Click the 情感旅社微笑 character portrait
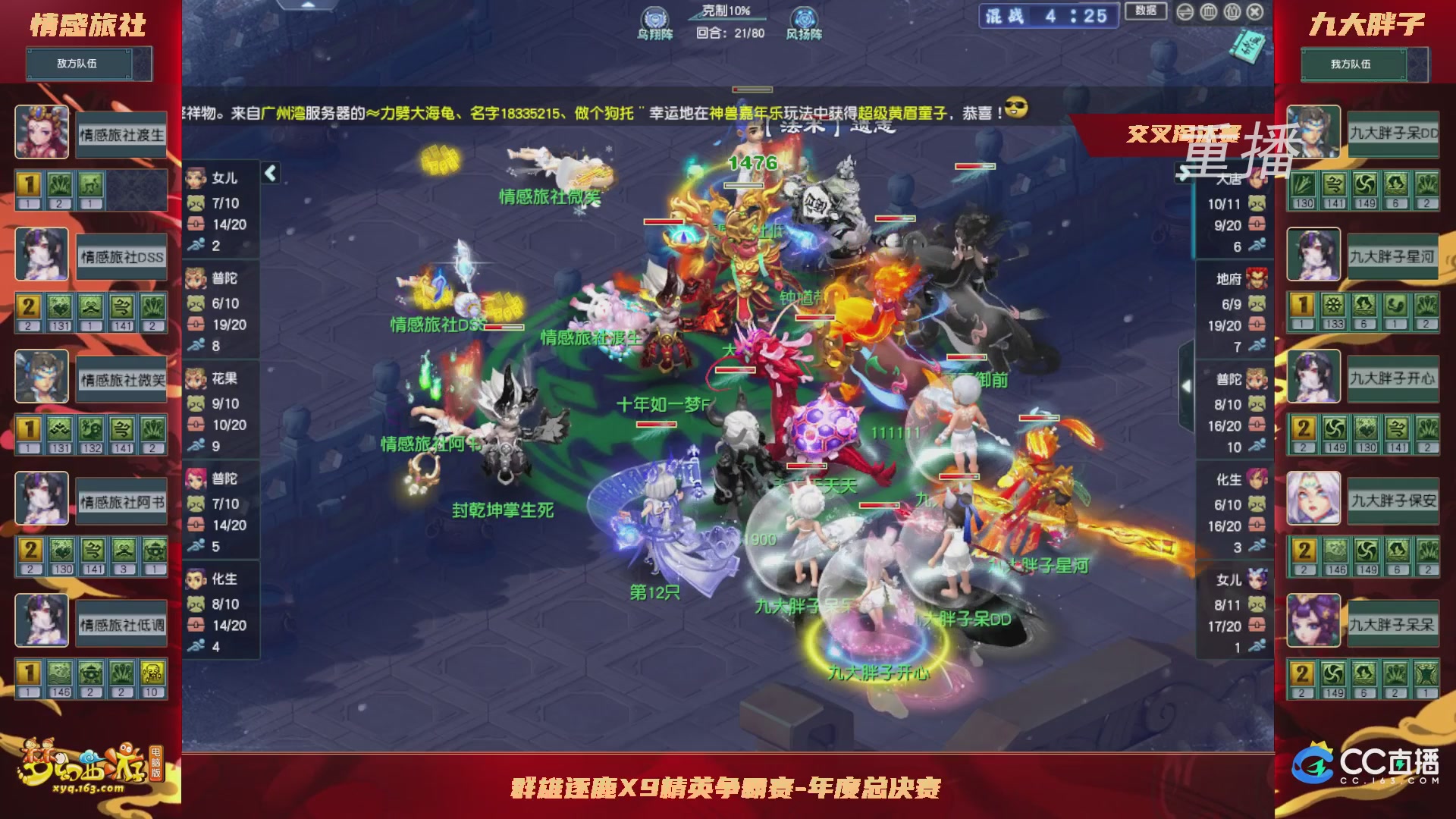The height and width of the screenshot is (819, 1456). 42,377
